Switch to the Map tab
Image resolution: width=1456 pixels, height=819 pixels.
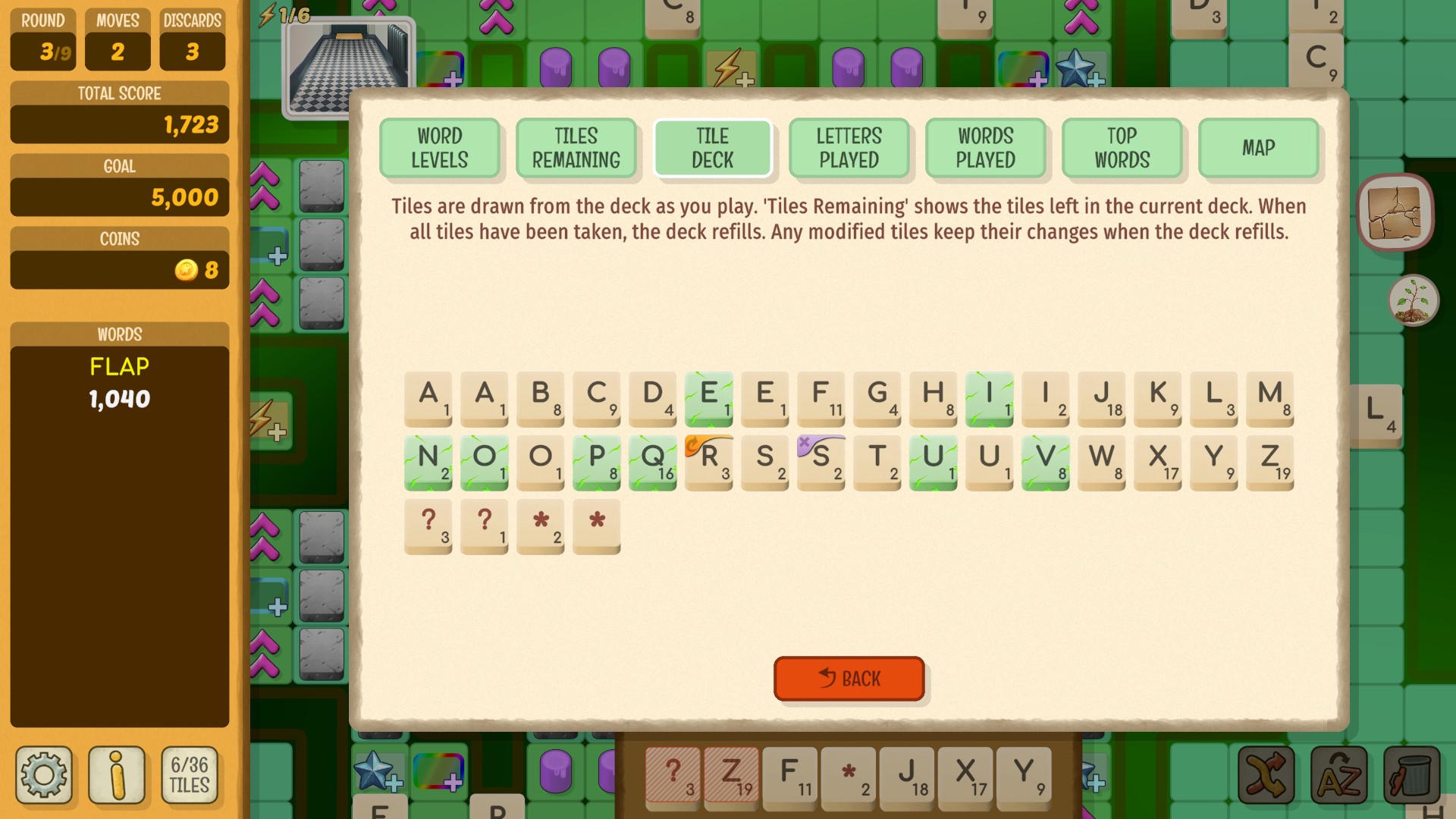1258,148
